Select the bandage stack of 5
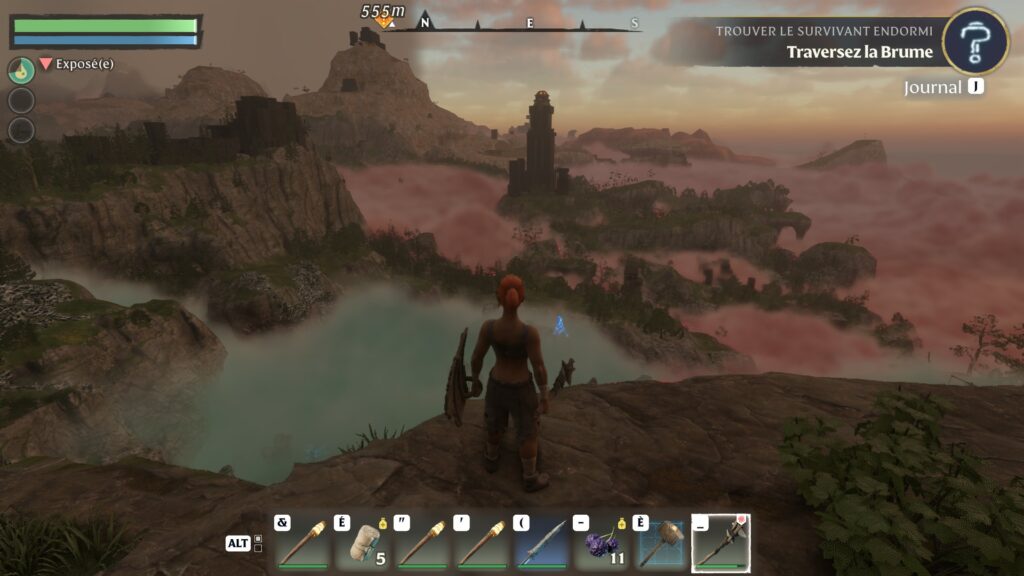Screen dimensions: 1024x576 (363, 544)
